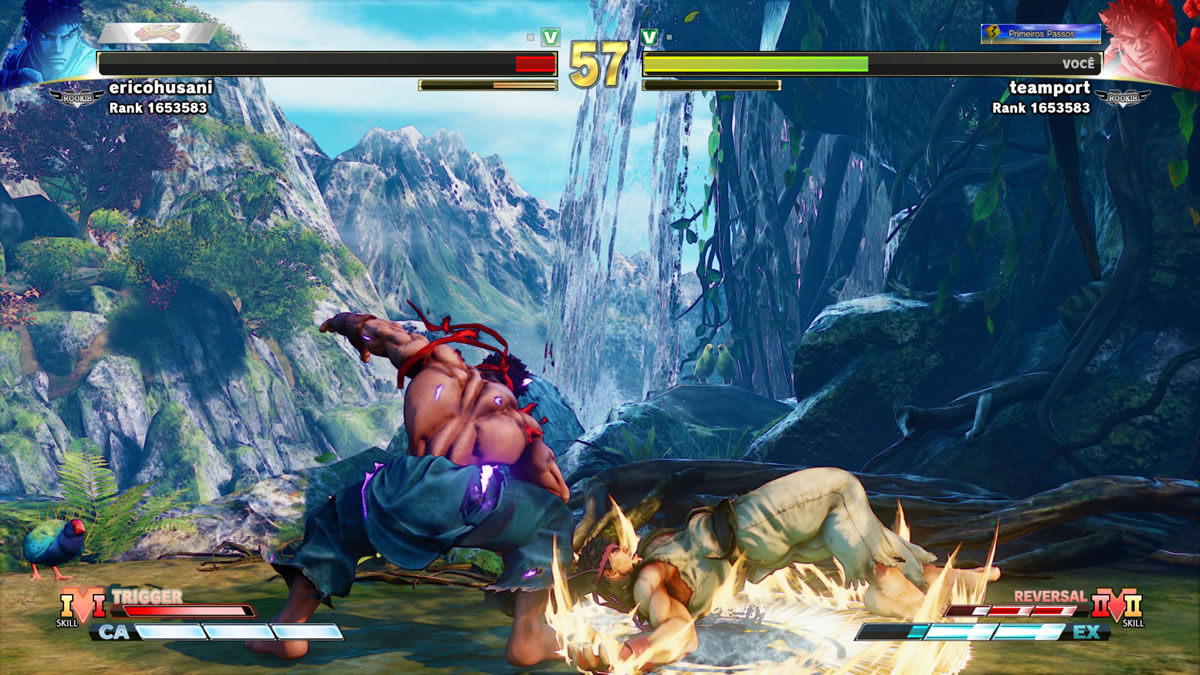Select the V-Skill I icon beside TRIGGER

(83, 605)
